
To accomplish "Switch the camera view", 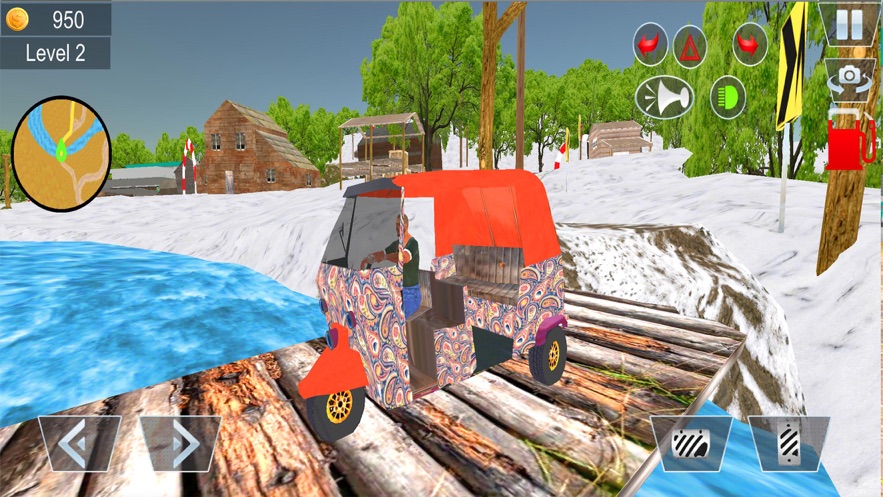I will (x=850, y=76).
